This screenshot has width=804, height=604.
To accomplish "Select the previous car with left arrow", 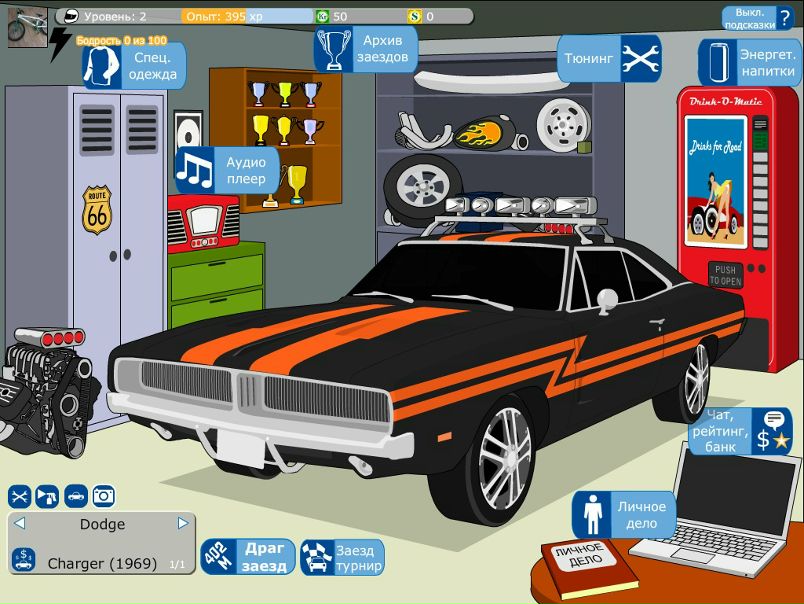I will (19, 523).
